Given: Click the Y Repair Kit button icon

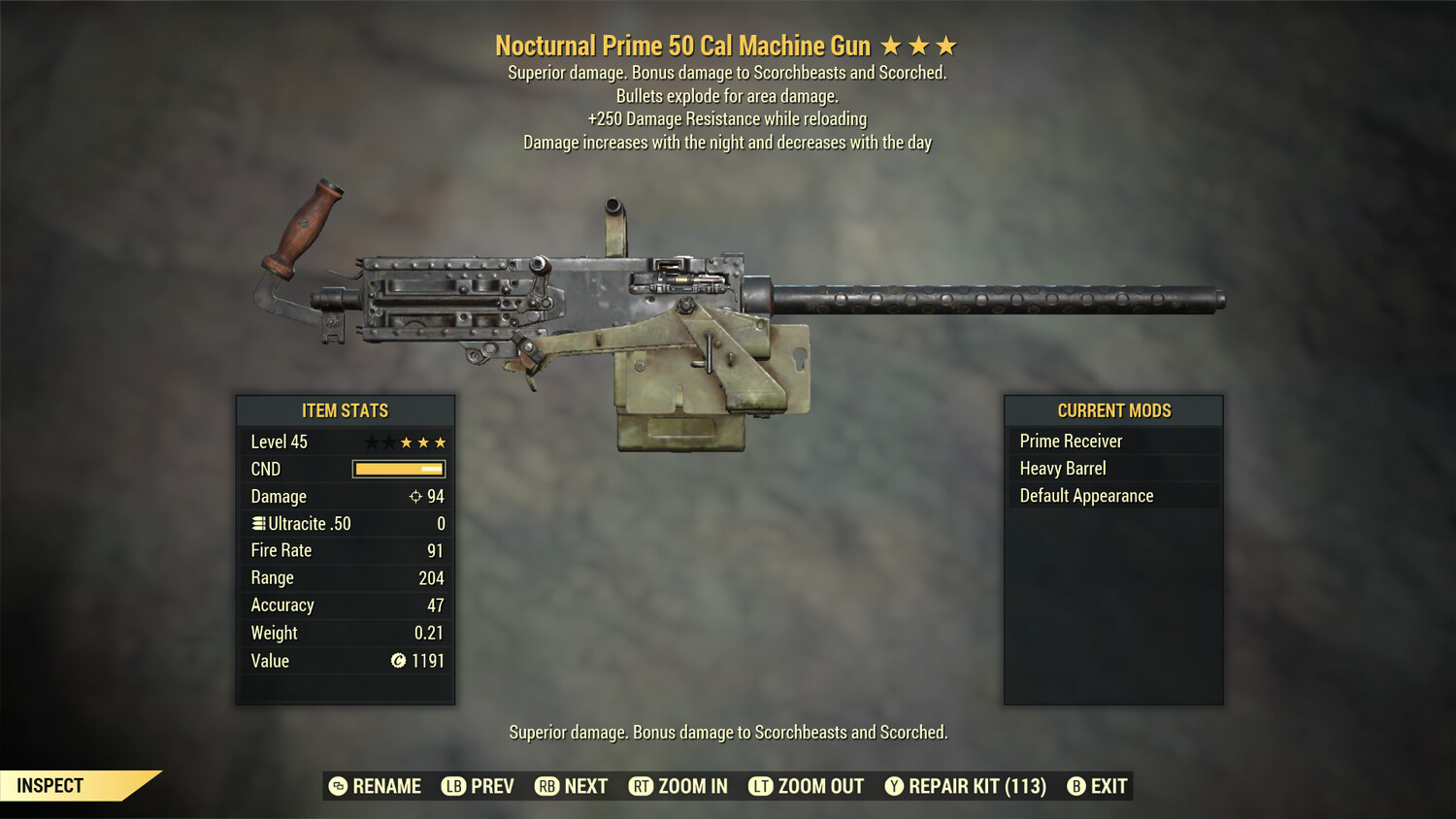Looking at the screenshot, I should tap(893, 786).
